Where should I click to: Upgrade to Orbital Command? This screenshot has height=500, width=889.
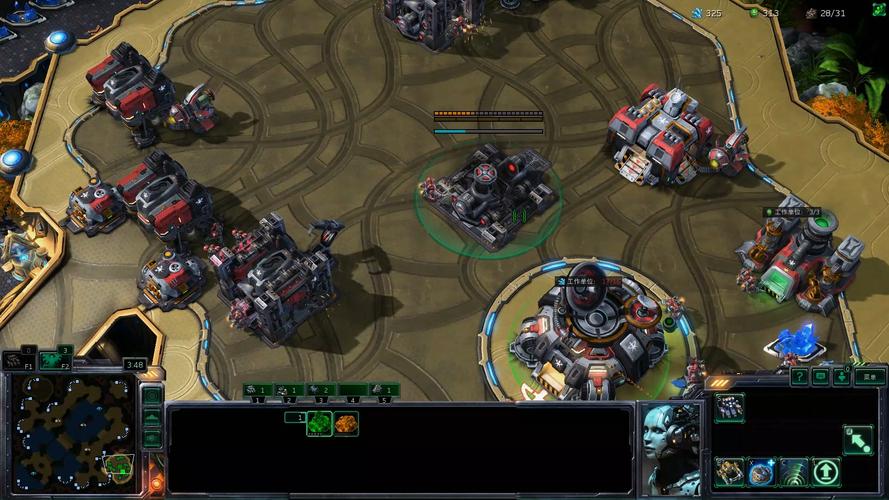[x=729, y=471]
